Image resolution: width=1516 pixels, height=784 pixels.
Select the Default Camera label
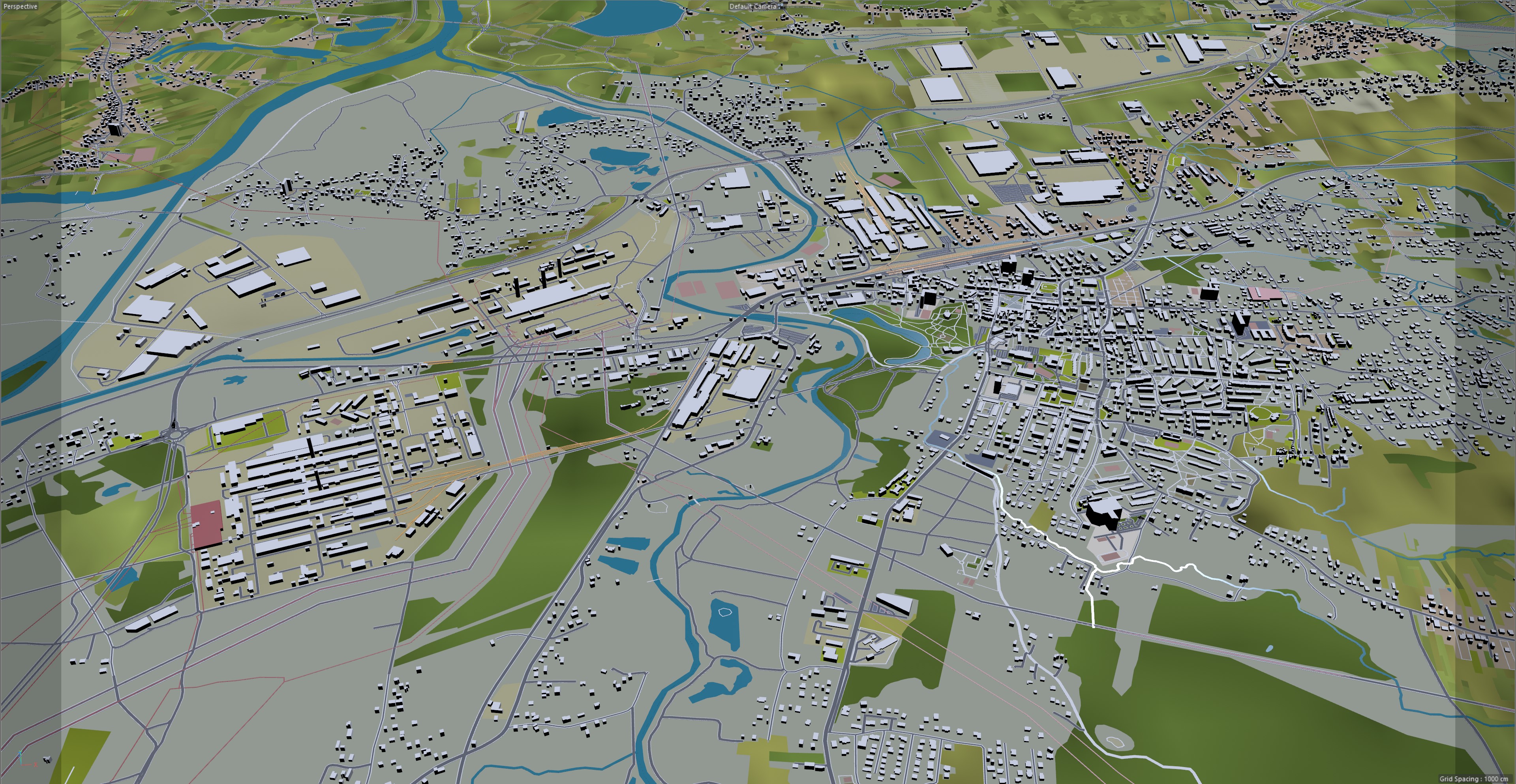pyautogui.click(x=753, y=6)
